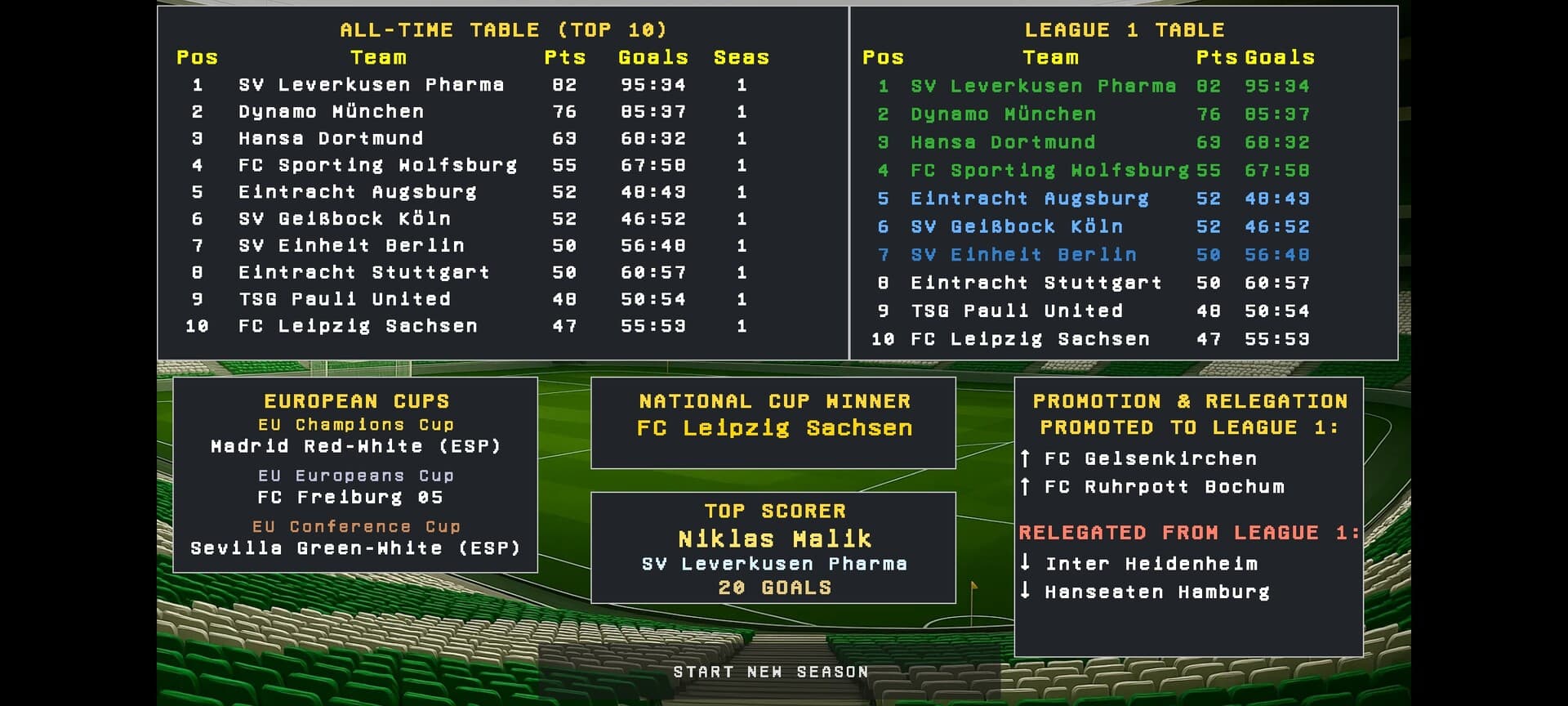Open the ALL-TIME TABLE panel heading
This screenshot has height=706, width=1568.
click(504, 29)
